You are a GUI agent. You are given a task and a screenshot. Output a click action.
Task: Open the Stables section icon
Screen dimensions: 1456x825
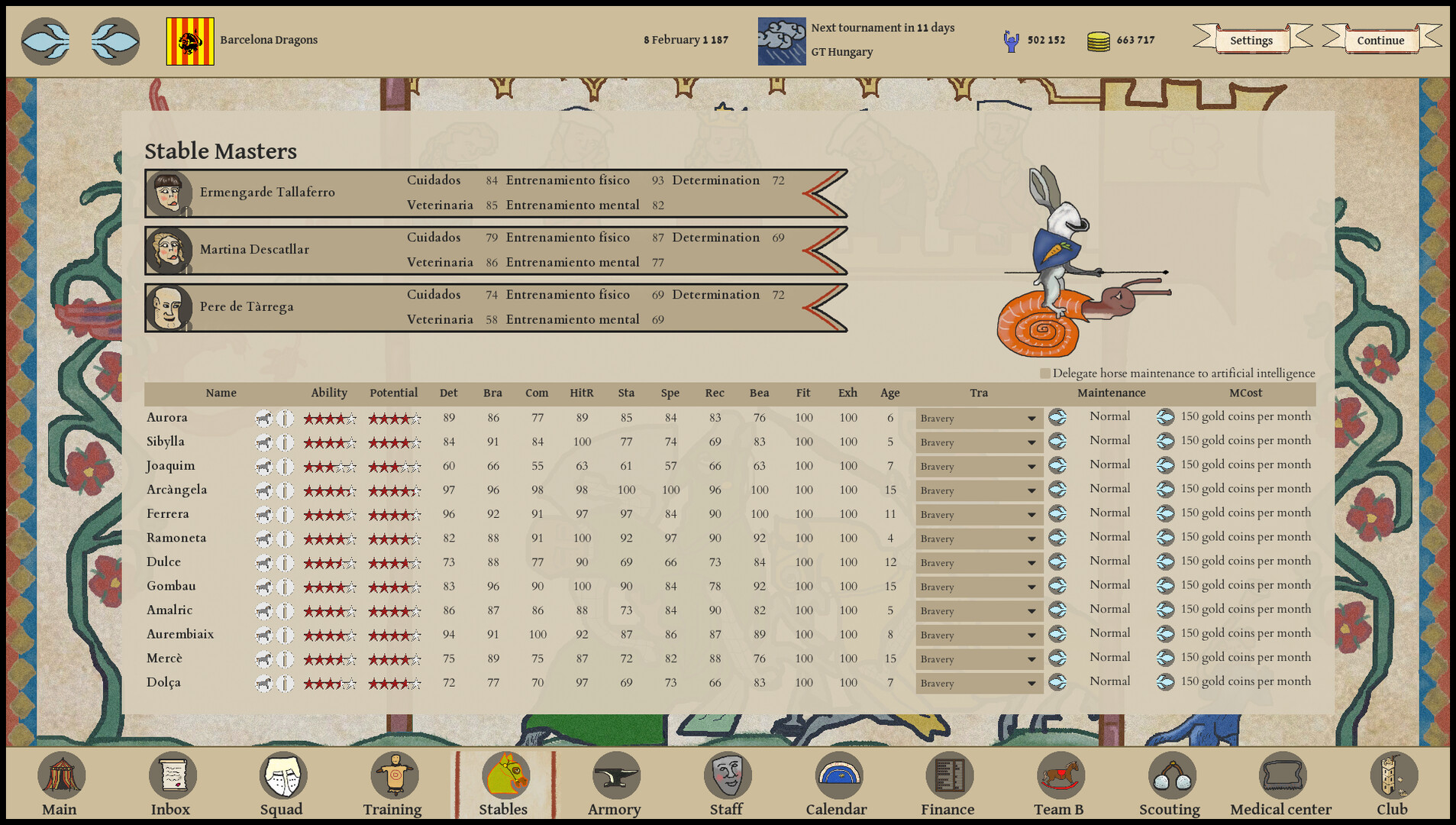(505, 775)
